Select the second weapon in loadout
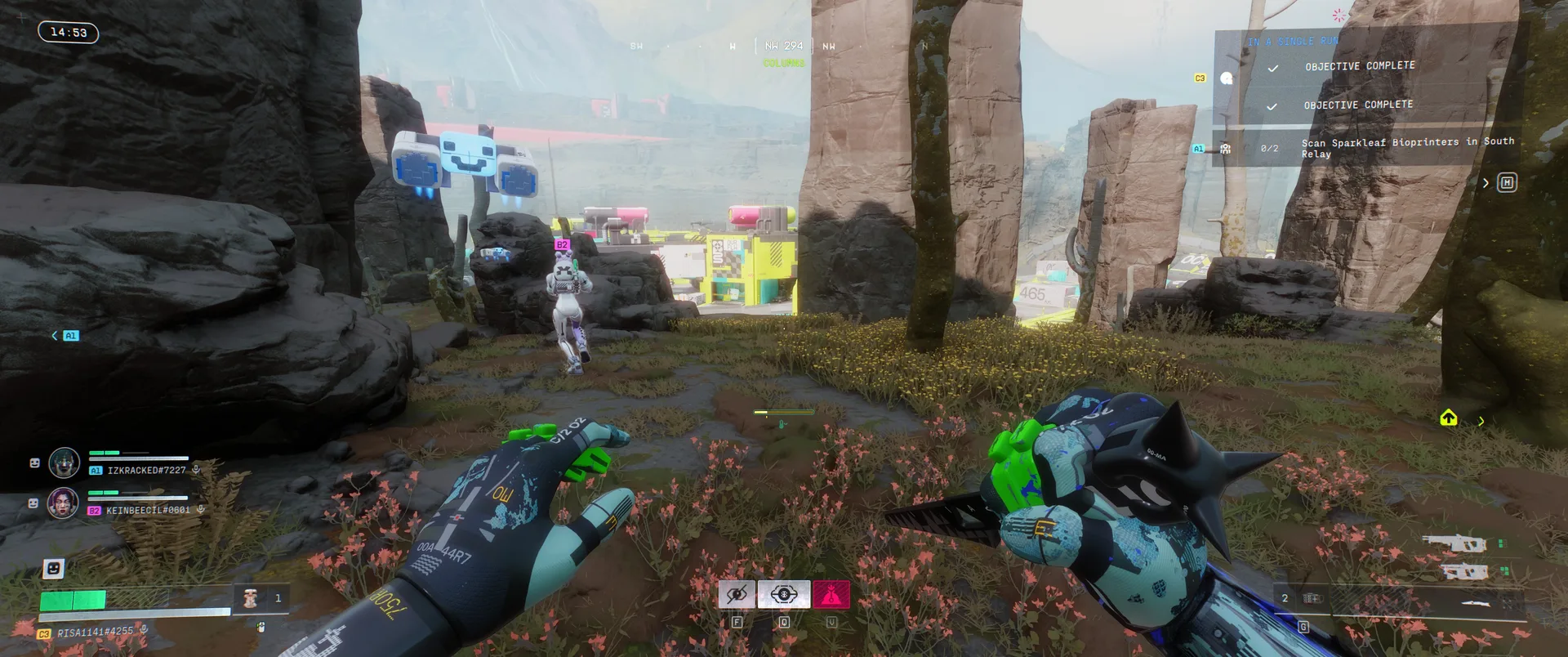Image resolution: width=1568 pixels, height=657 pixels. (x=1463, y=571)
